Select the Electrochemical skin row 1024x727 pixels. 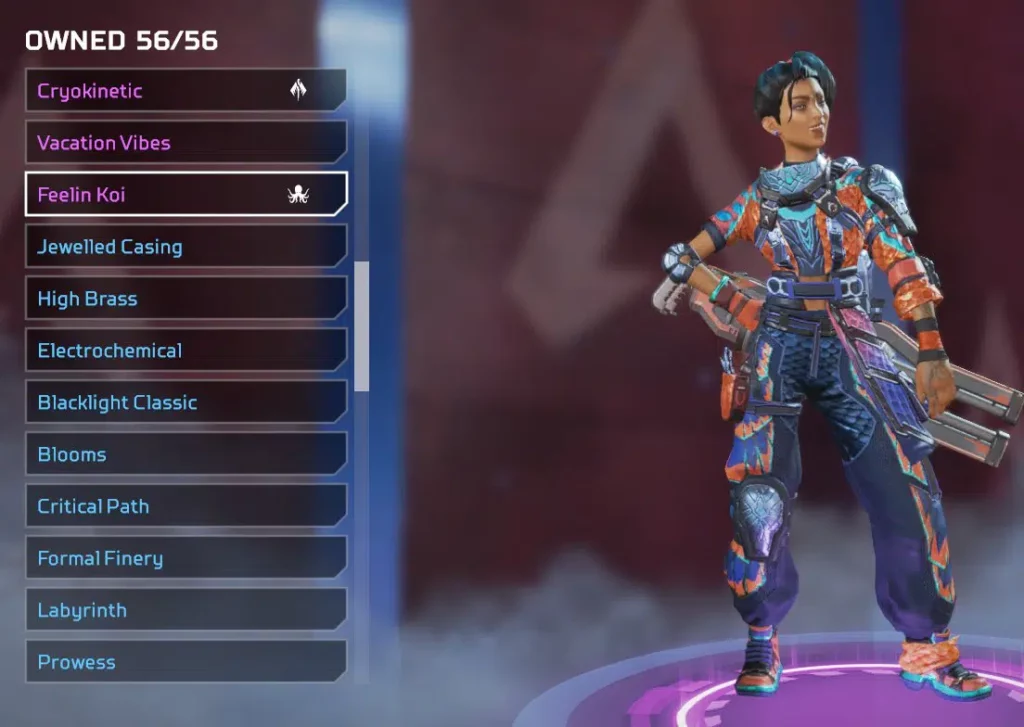[185, 351]
